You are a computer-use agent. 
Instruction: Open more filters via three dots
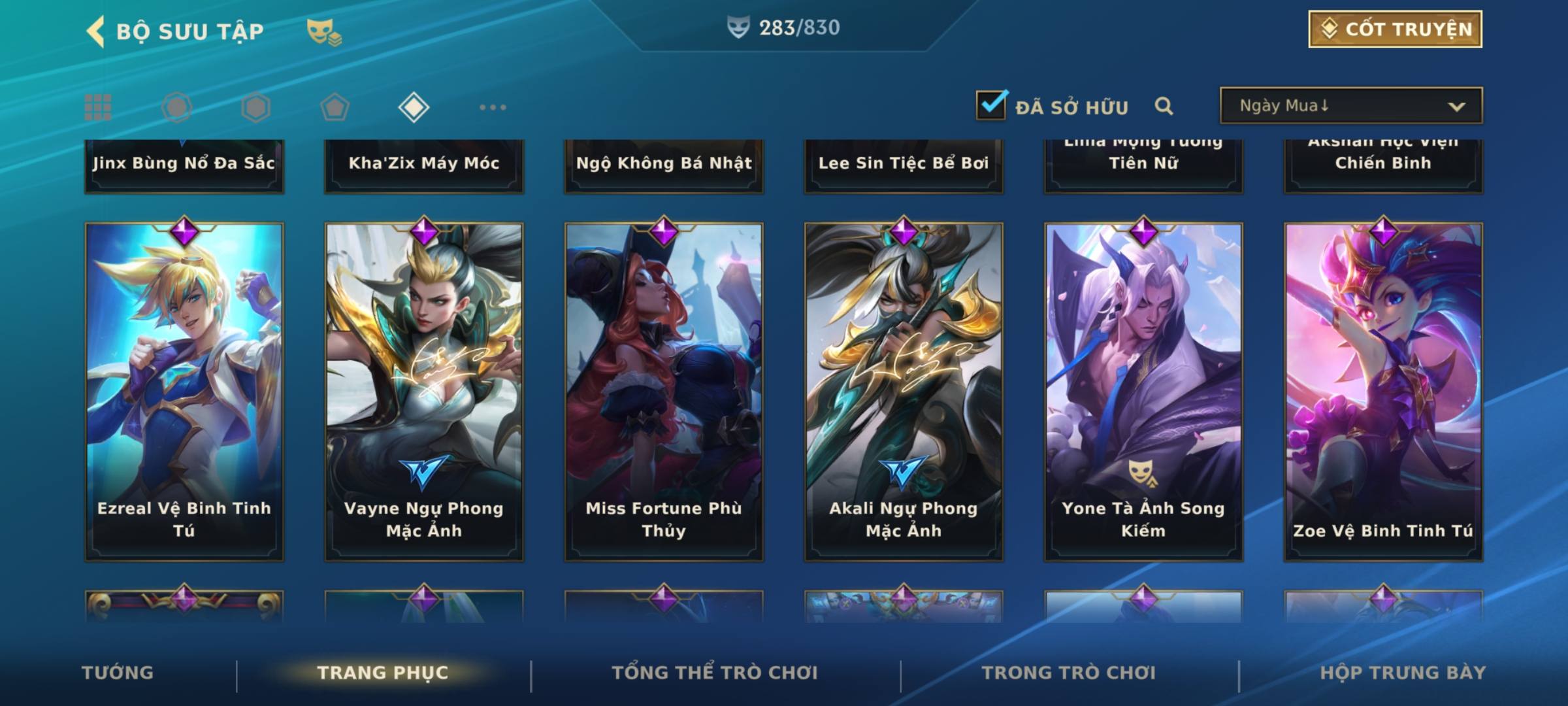coord(493,107)
